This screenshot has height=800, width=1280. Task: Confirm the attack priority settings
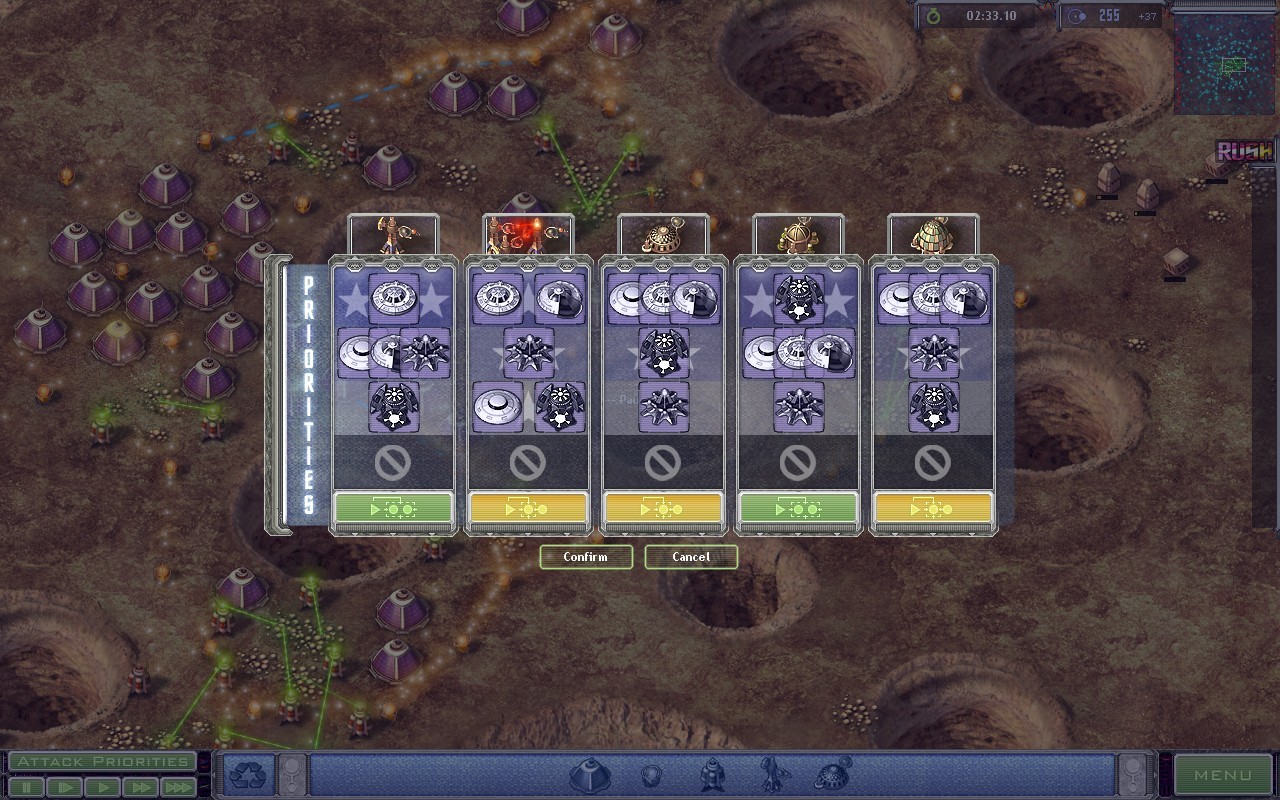point(586,557)
